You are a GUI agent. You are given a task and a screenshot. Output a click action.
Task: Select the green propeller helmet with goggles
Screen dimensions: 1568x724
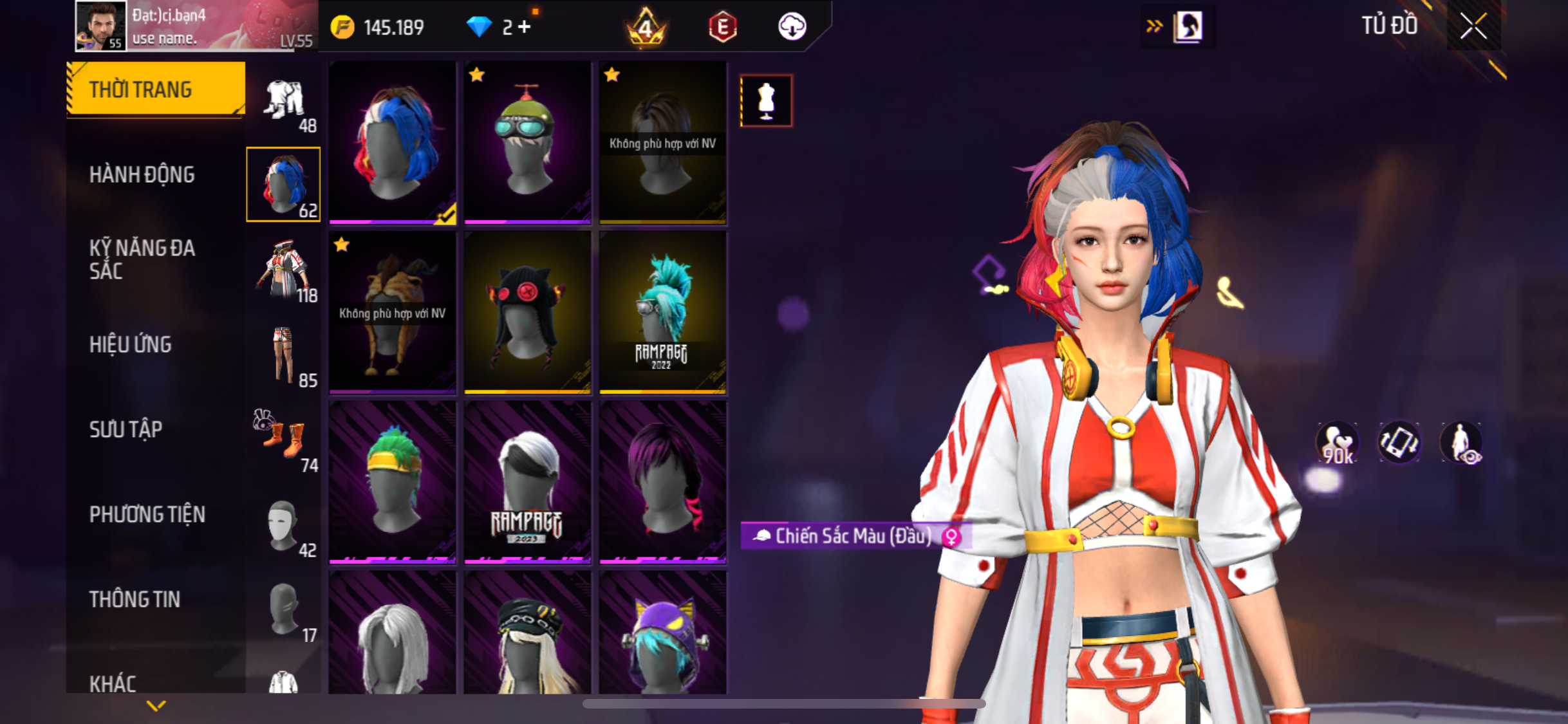[527, 142]
